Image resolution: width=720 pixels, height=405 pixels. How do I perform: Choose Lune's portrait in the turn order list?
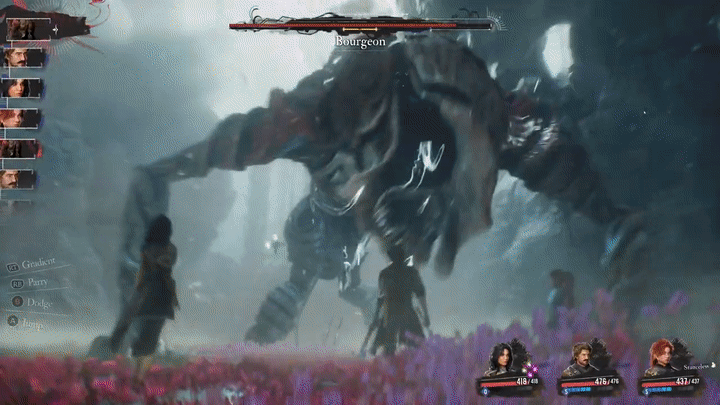tap(22, 87)
